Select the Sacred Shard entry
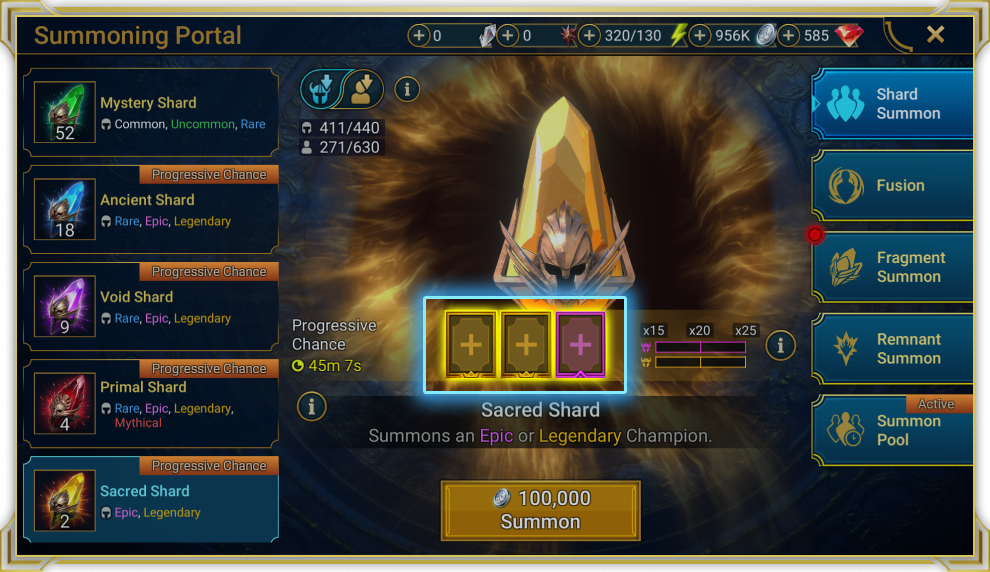The image size is (990, 572). (150, 500)
